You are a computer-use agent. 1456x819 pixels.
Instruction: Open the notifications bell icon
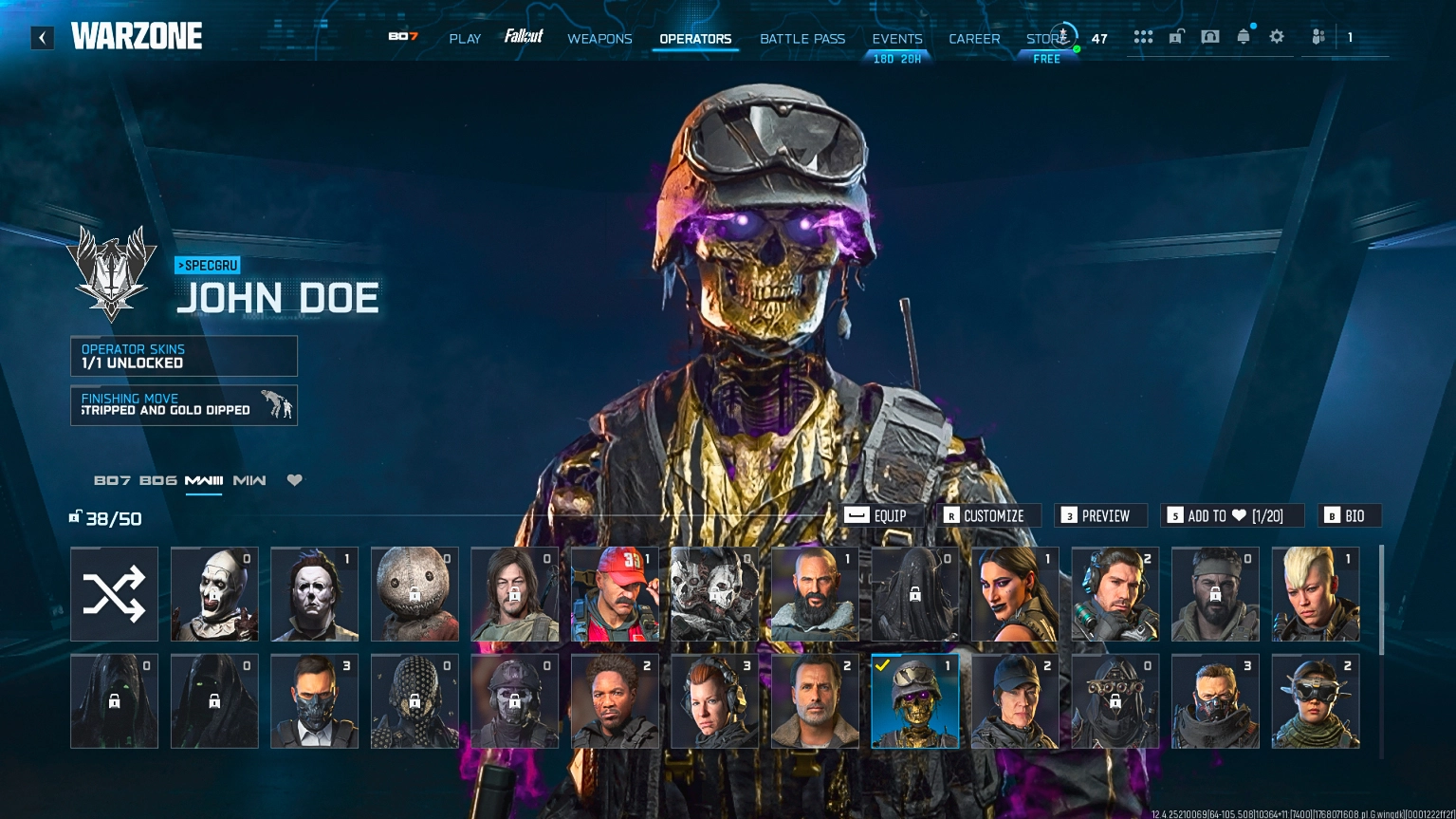pyautogui.click(x=1244, y=36)
